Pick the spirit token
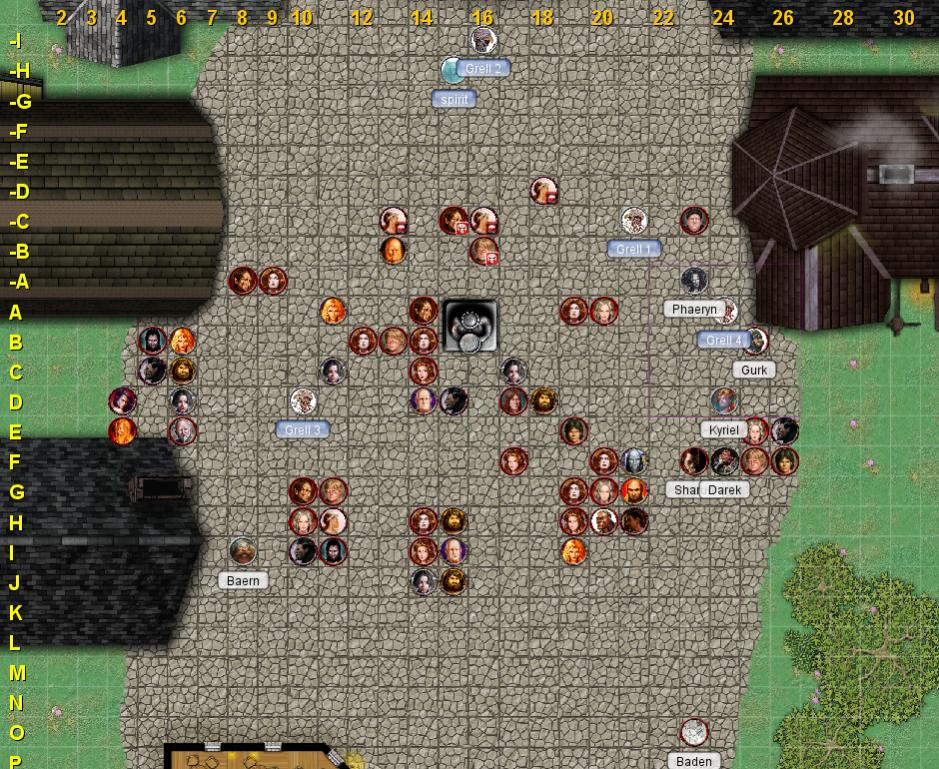 pos(454,70)
